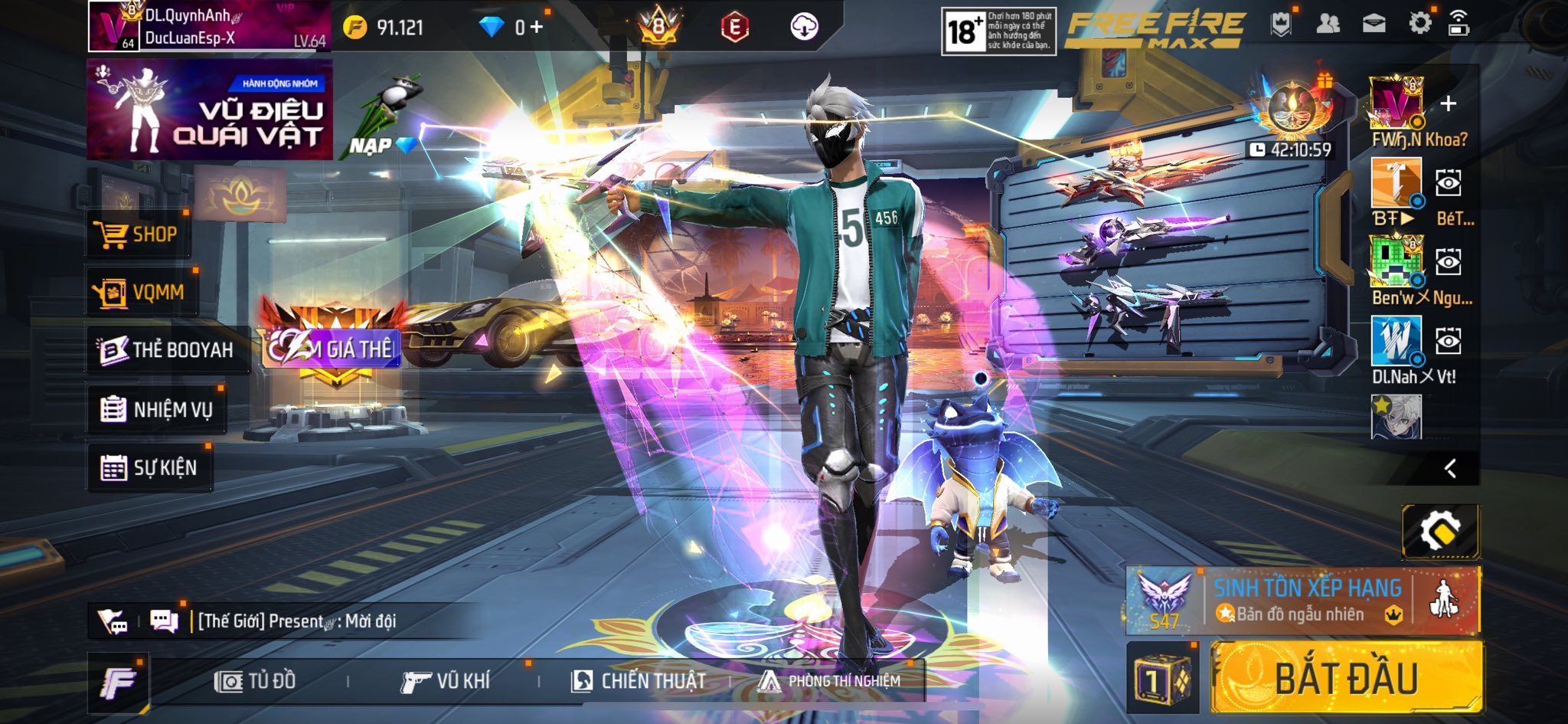Image resolution: width=1568 pixels, height=724 pixels.
Task: Open PHÒNG THÍ NGHIỆM lab tab
Action: (829, 680)
